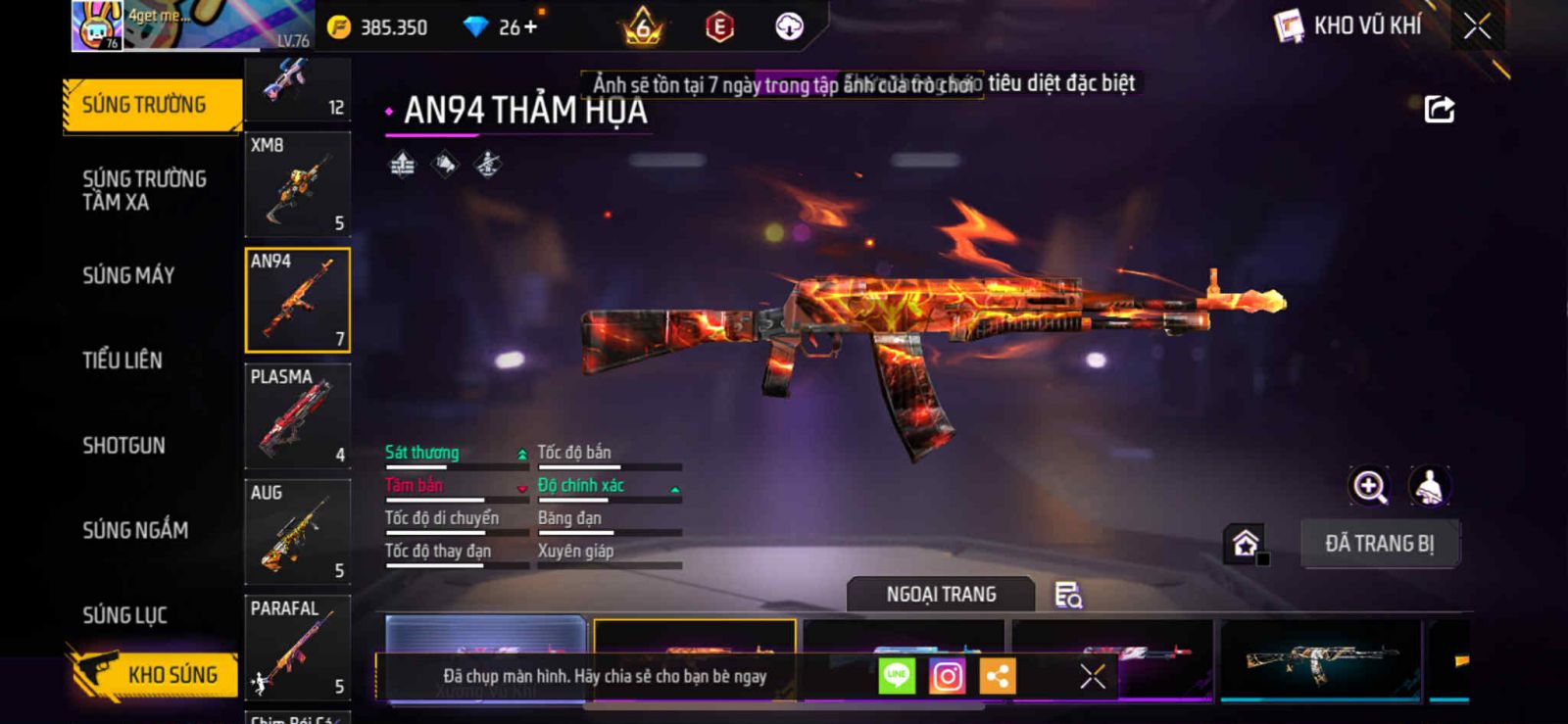This screenshot has height=724, width=1568.
Task: Close the weapon armory screen
Action: click(1477, 26)
